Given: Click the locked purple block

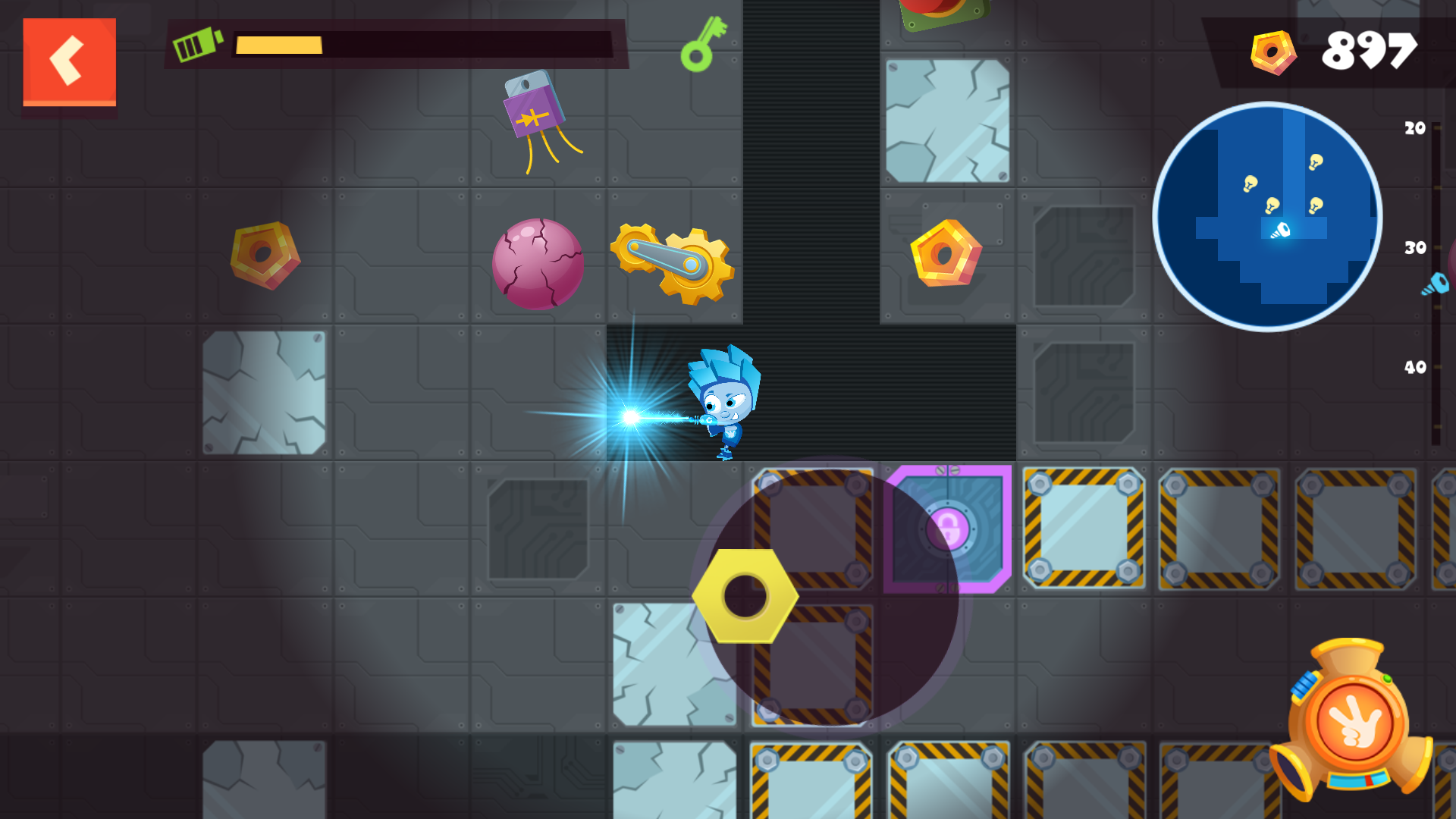Looking at the screenshot, I should click(x=948, y=529).
